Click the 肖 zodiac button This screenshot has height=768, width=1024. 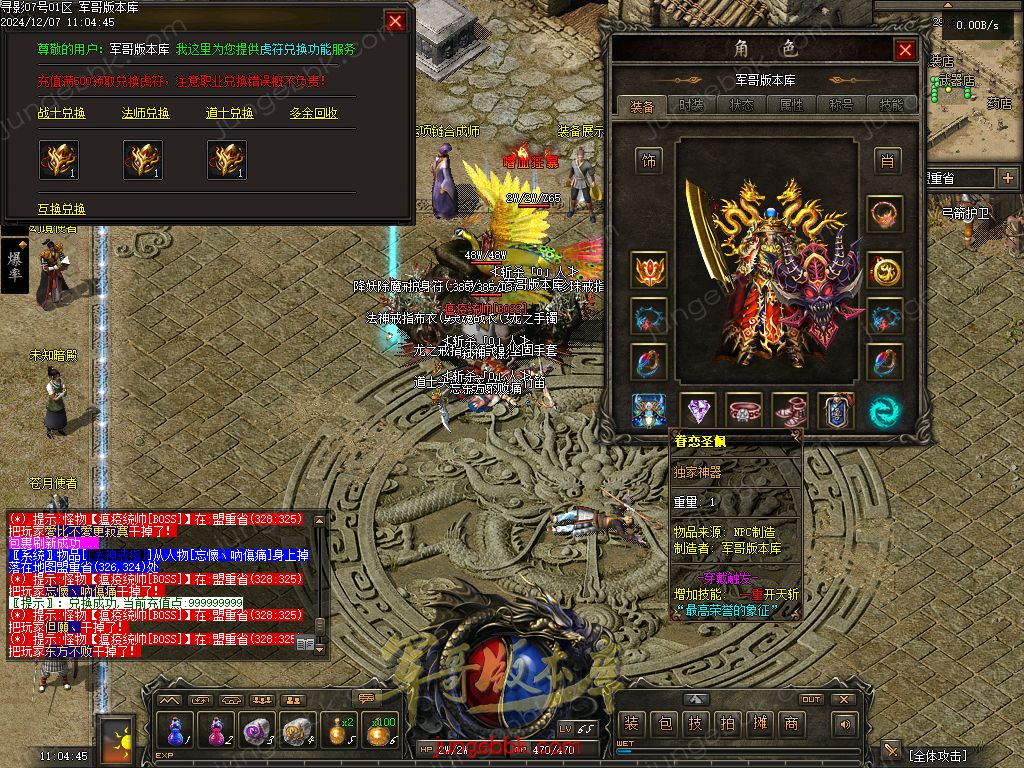[885, 160]
